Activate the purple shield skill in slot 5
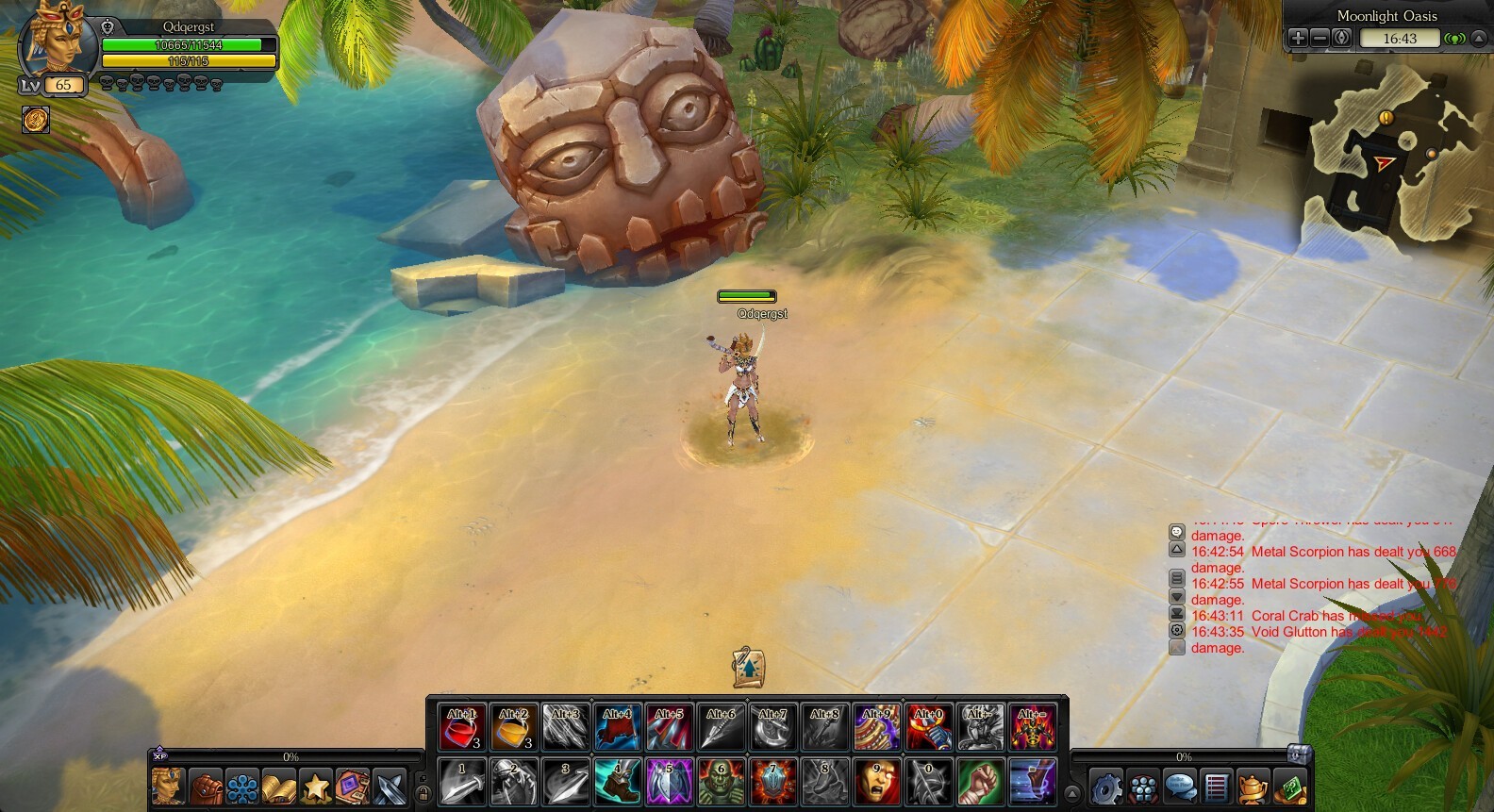The height and width of the screenshot is (812, 1494). [x=669, y=782]
